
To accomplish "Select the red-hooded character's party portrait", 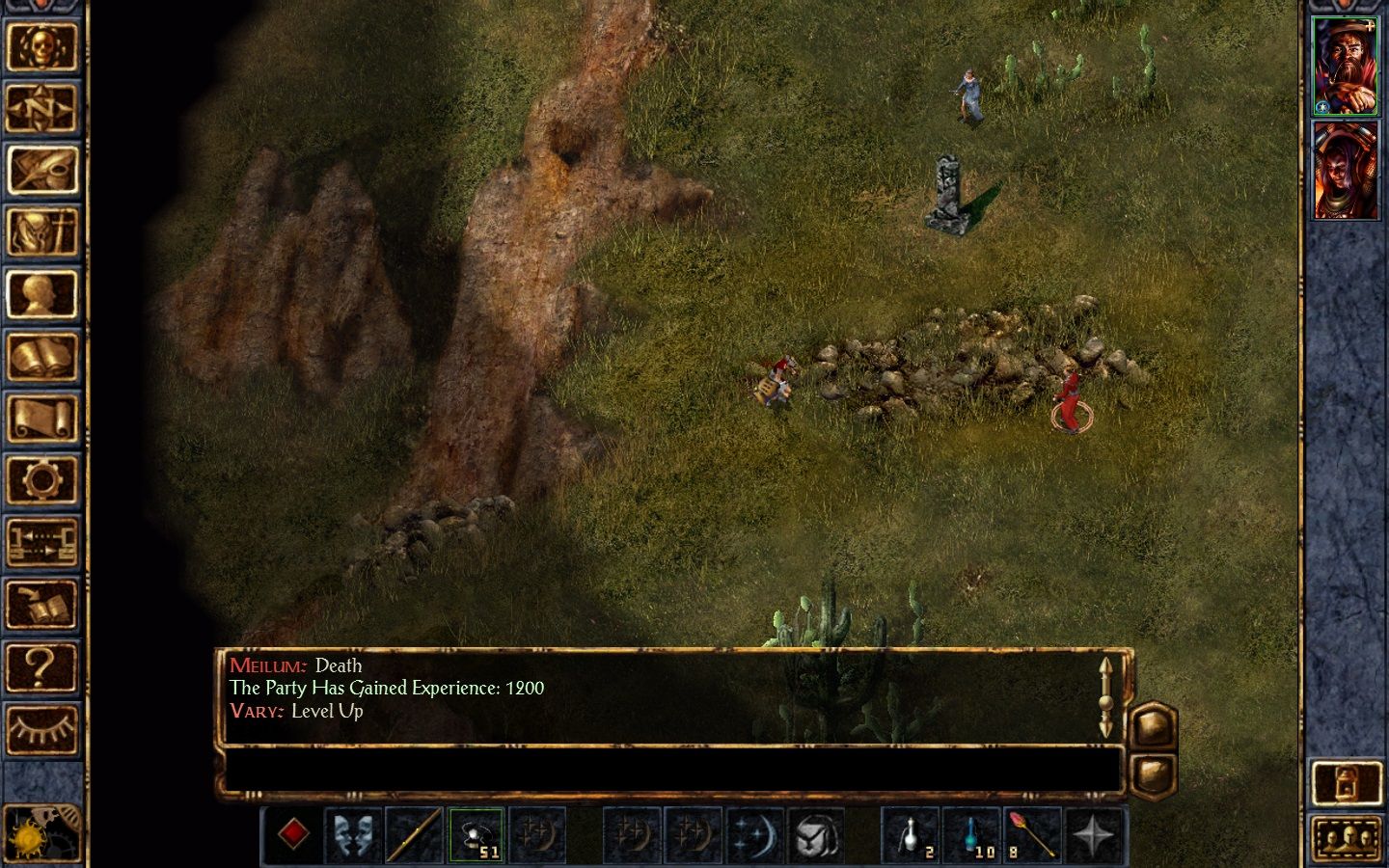I will 1345,171.
